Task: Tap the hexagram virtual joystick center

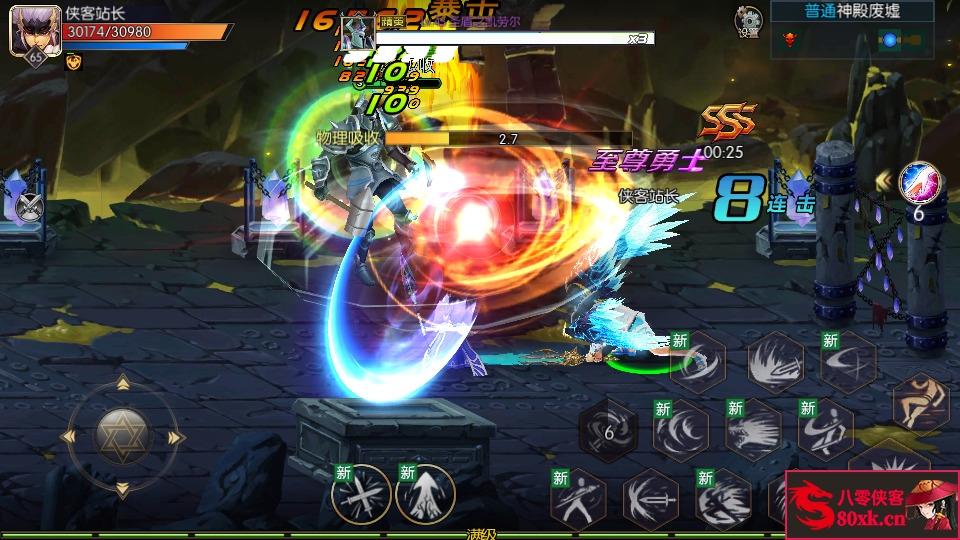Action: 123,435
